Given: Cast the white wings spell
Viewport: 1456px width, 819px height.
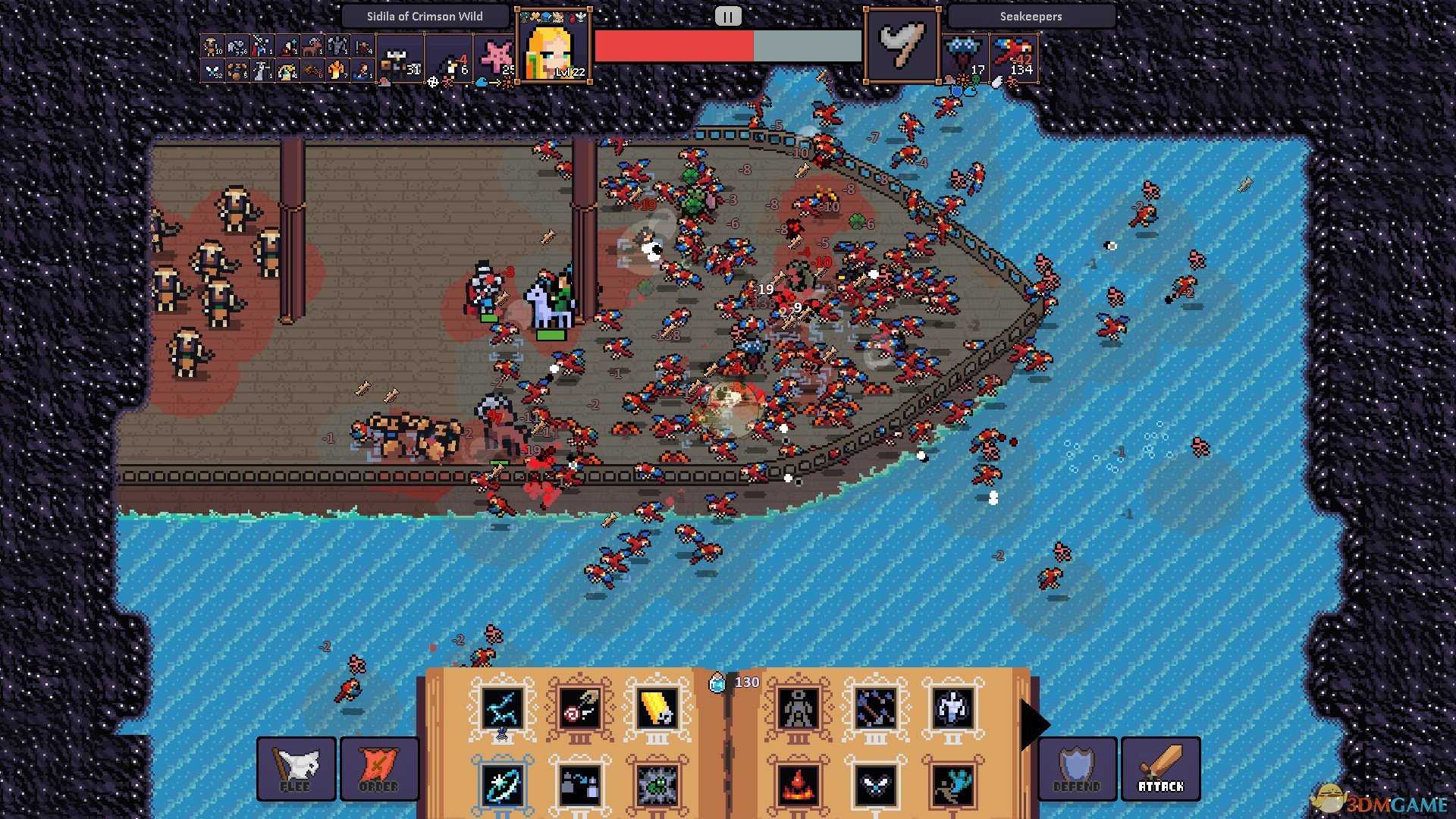Looking at the screenshot, I should point(875,784).
